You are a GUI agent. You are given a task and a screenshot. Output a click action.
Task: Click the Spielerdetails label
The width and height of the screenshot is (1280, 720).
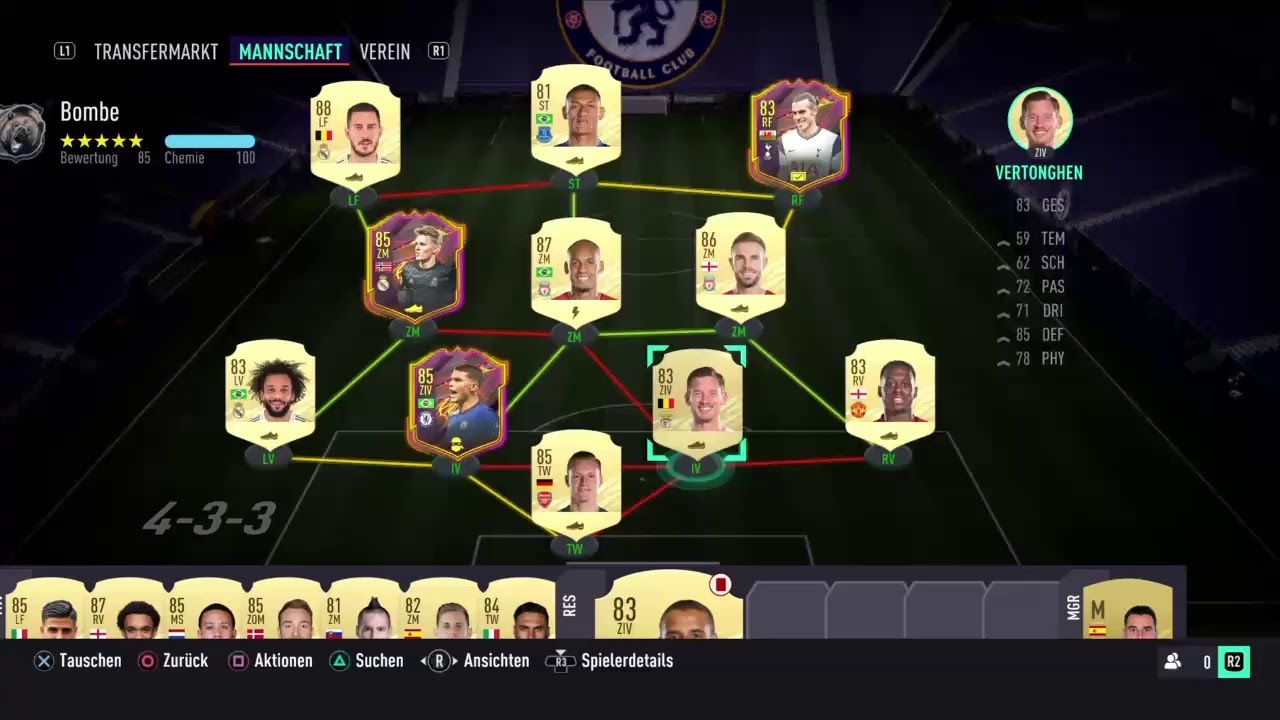click(627, 660)
